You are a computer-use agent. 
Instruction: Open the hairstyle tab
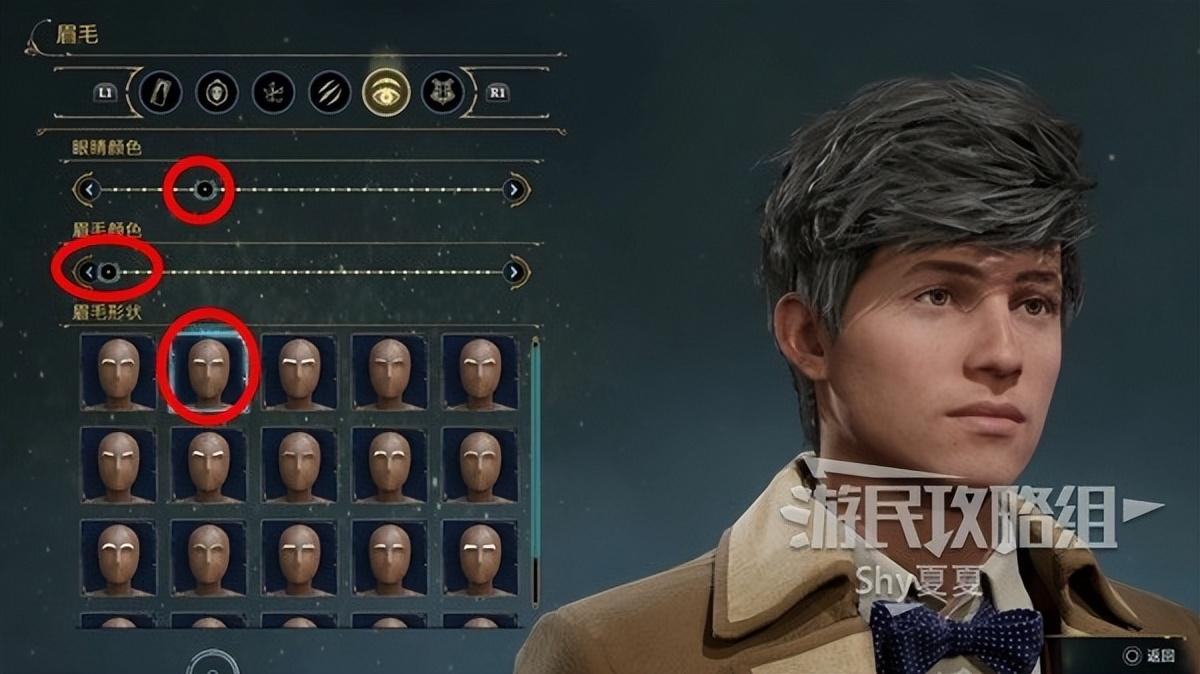tap(272, 92)
